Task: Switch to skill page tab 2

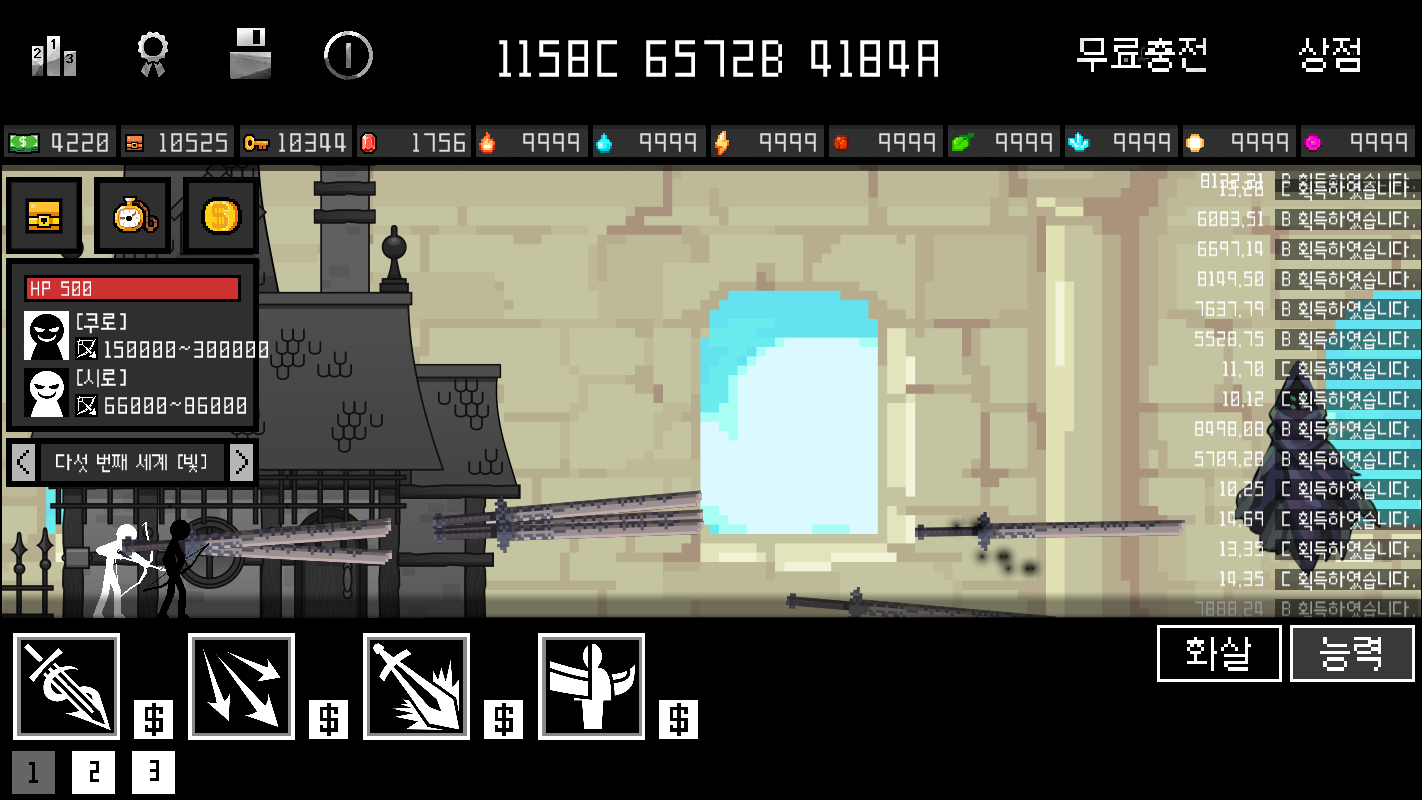Action: pyautogui.click(x=93, y=772)
